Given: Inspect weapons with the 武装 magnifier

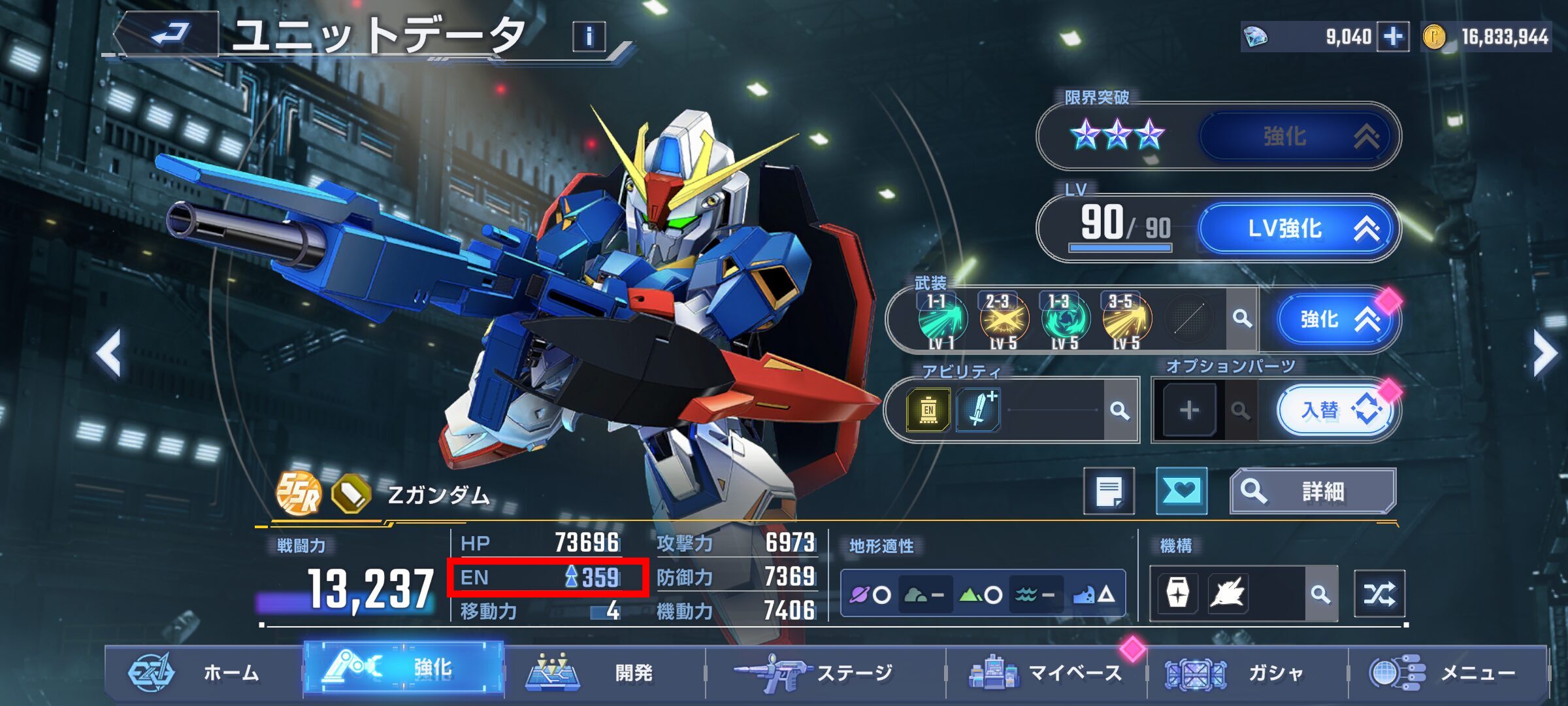Looking at the screenshot, I should point(1242,319).
